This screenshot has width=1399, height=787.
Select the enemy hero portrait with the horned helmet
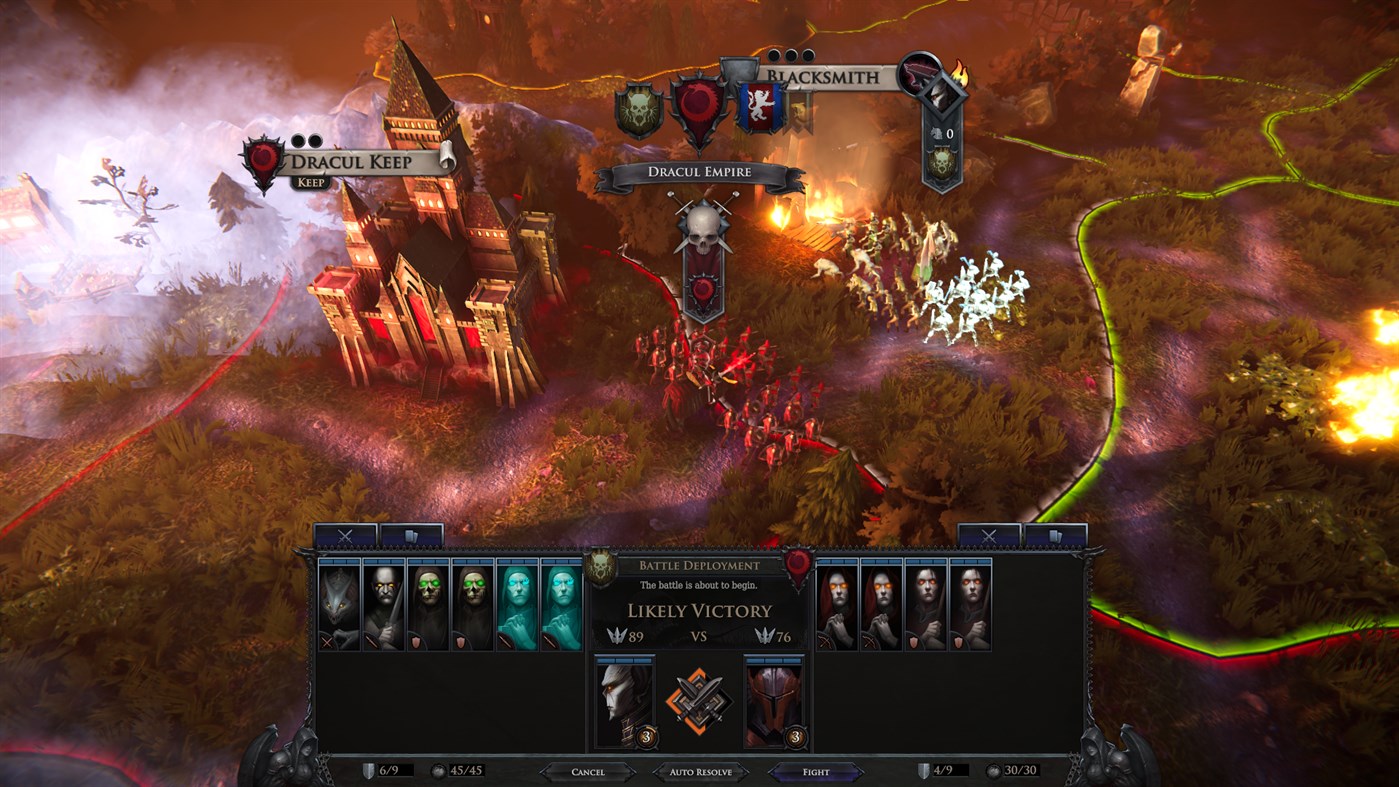click(773, 703)
